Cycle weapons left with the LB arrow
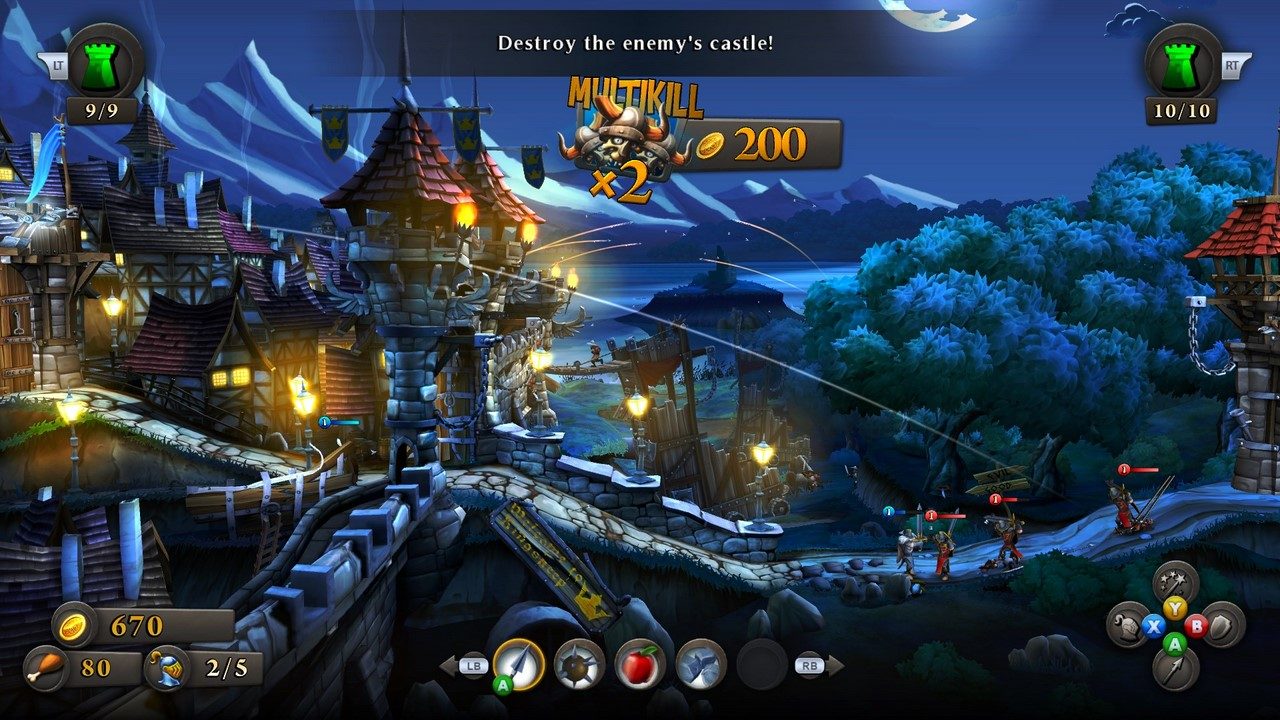 click(460, 666)
